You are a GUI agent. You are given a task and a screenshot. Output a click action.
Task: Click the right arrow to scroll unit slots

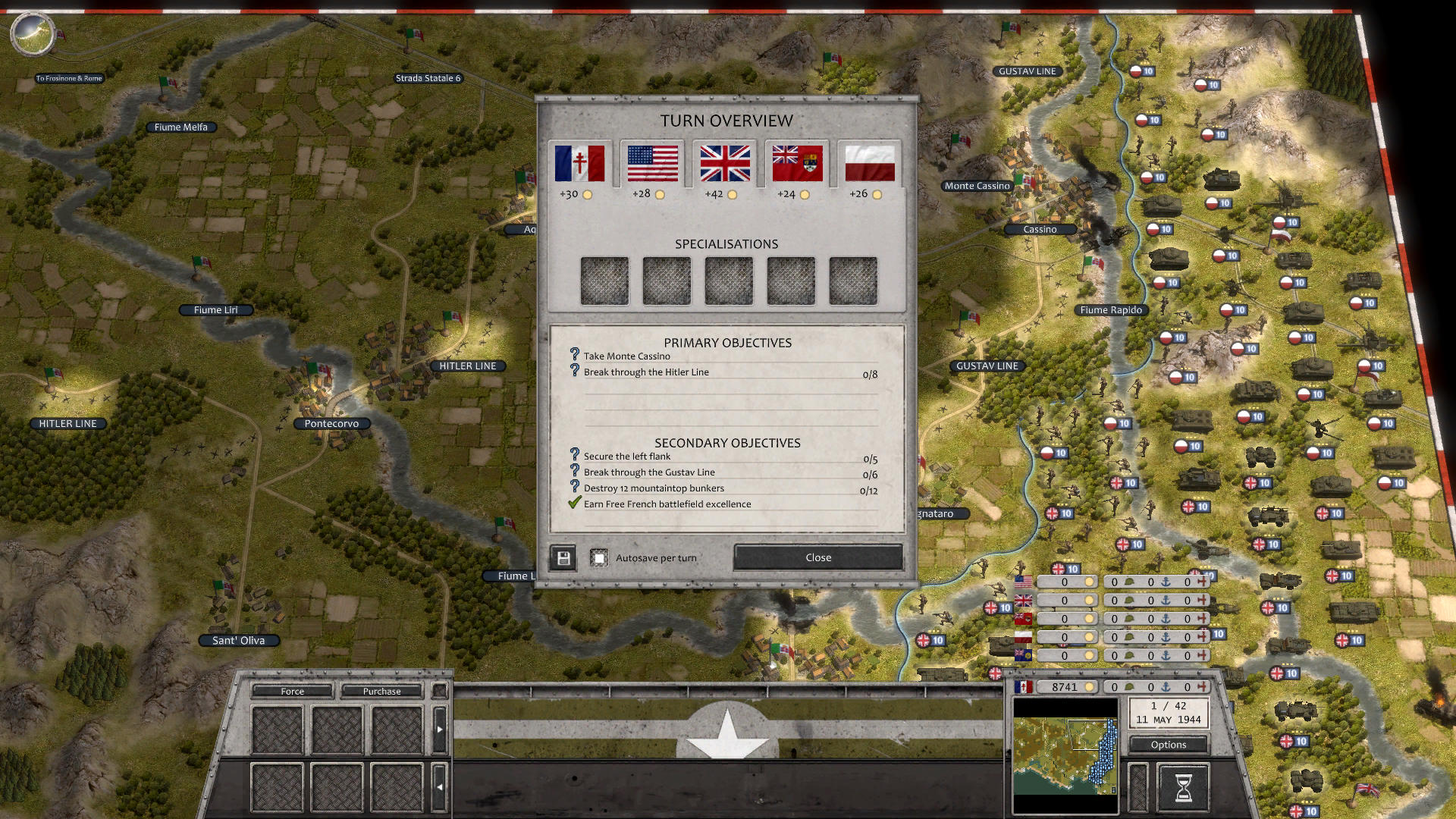pos(440,730)
